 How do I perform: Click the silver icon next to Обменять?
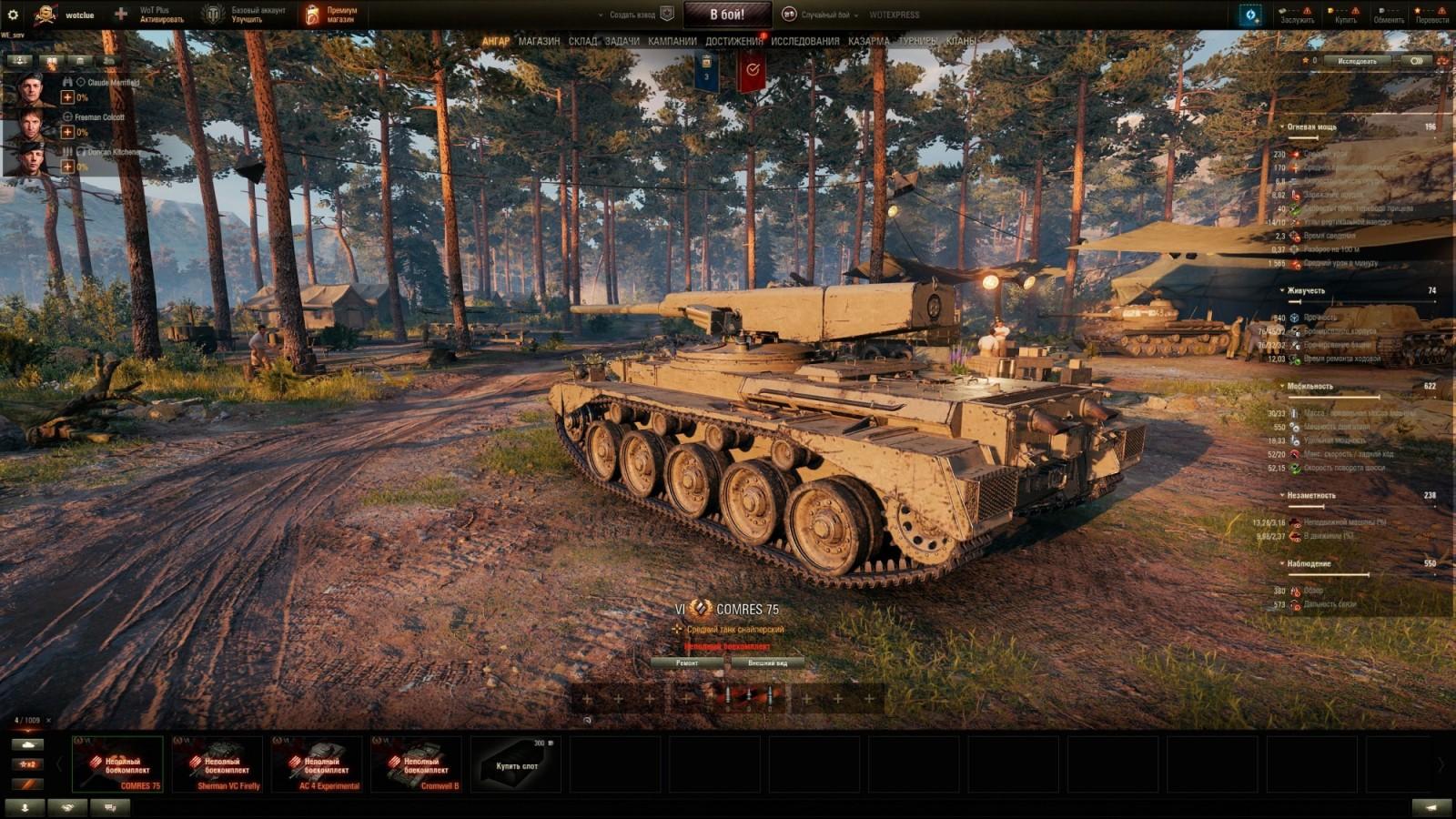coord(1380,10)
